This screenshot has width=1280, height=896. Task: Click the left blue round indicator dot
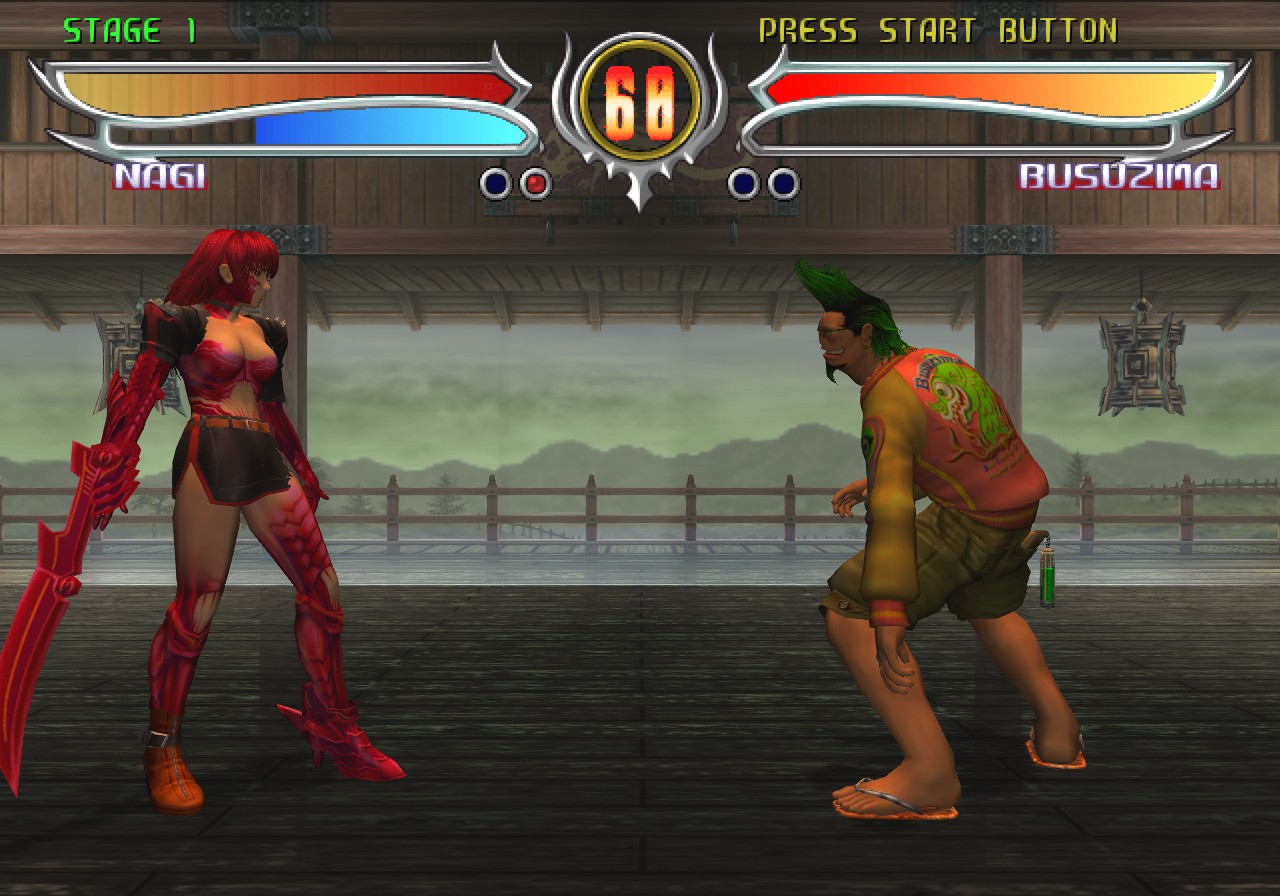[x=494, y=183]
